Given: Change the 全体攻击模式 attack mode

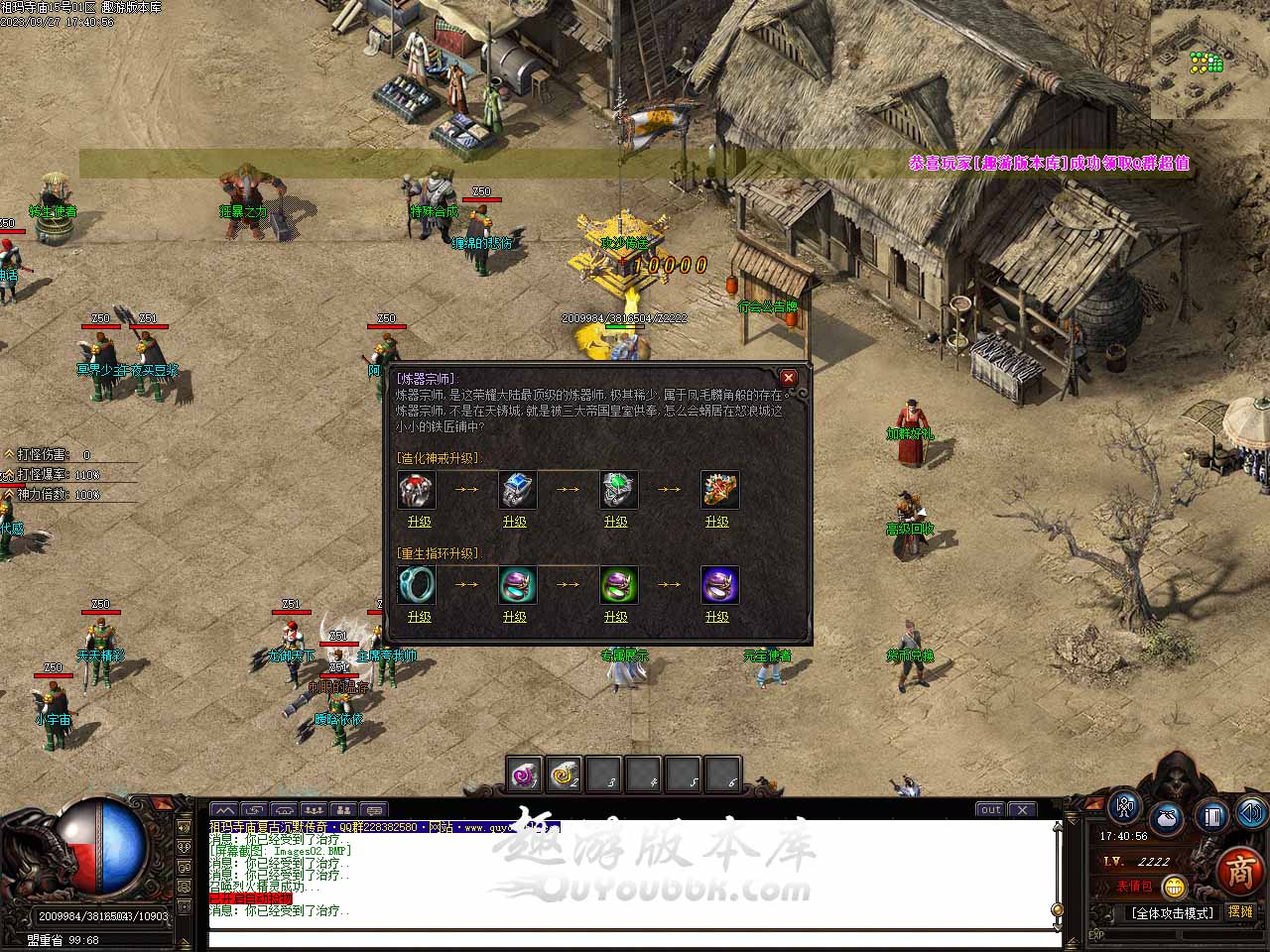Looking at the screenshot, I should pos(1172,912).
